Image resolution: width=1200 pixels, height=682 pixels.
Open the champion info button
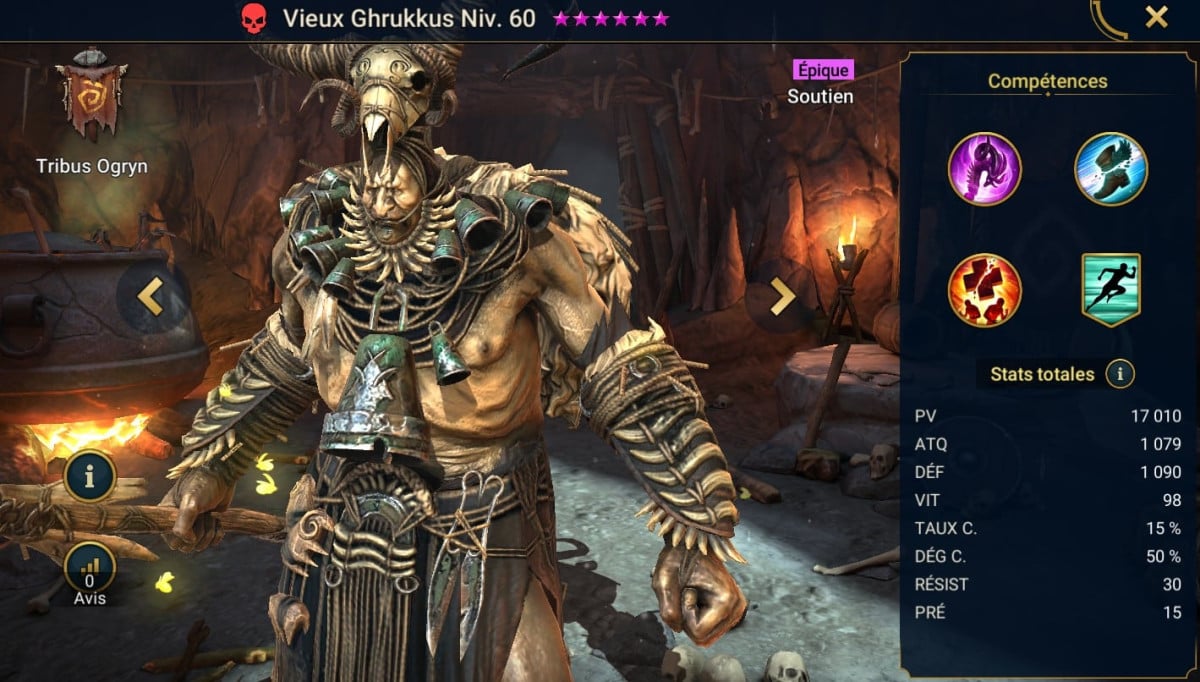(90, 476)
